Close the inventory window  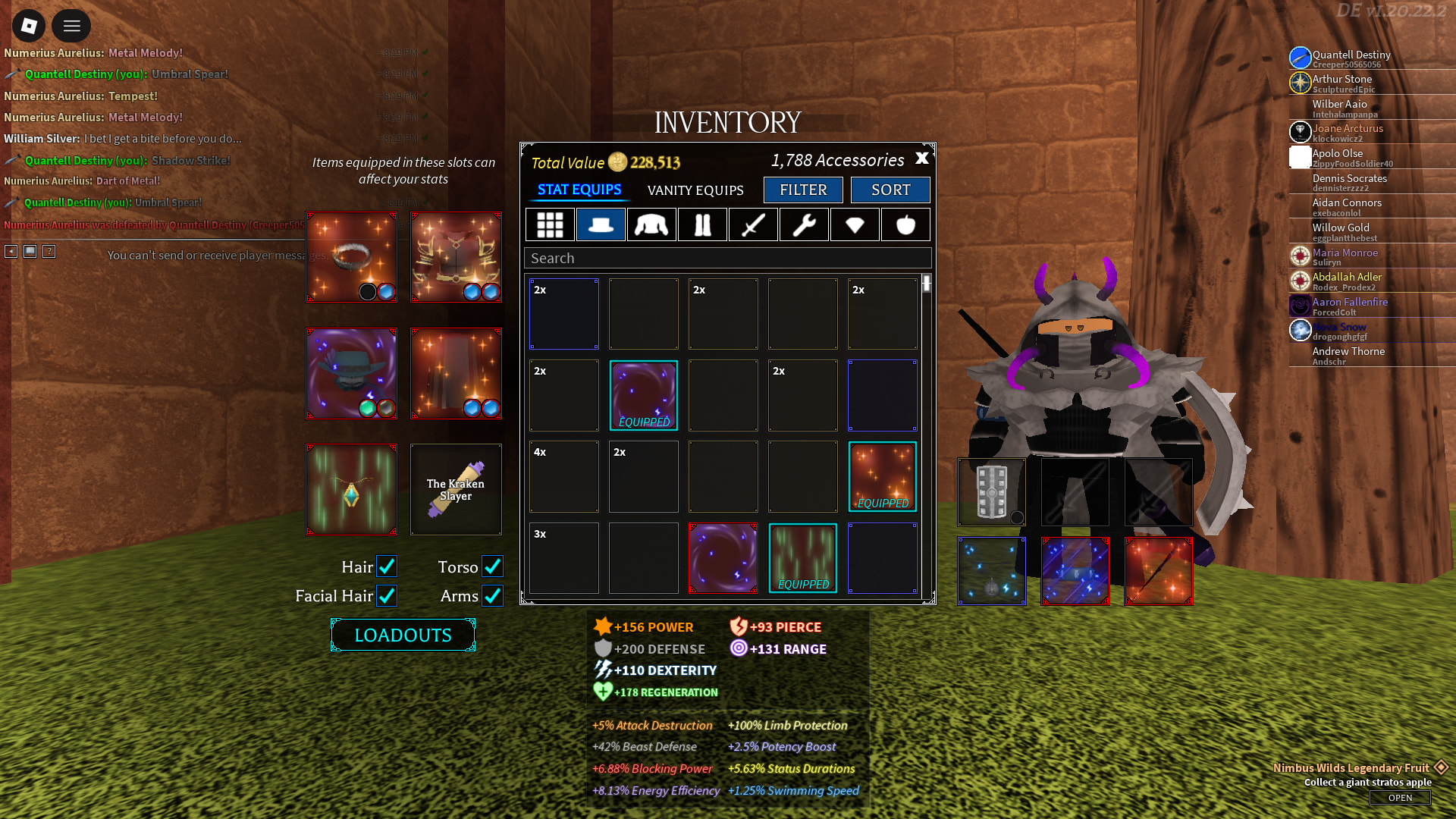coord(921,158)
